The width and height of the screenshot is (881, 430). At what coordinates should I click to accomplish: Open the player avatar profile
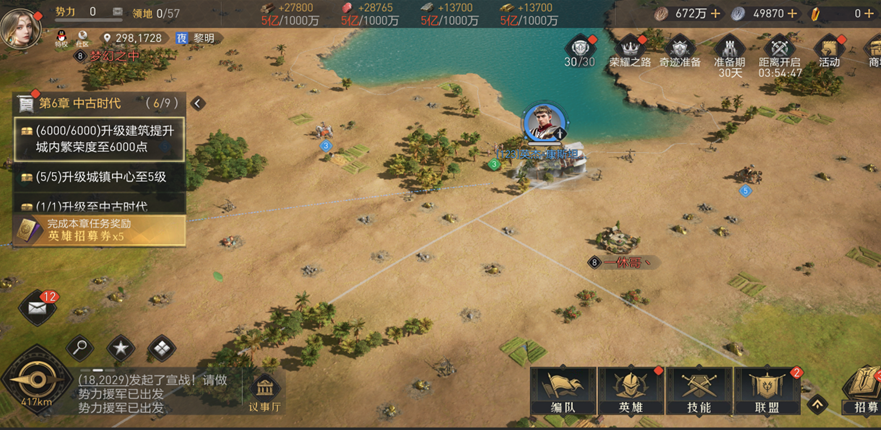point(21,23)
